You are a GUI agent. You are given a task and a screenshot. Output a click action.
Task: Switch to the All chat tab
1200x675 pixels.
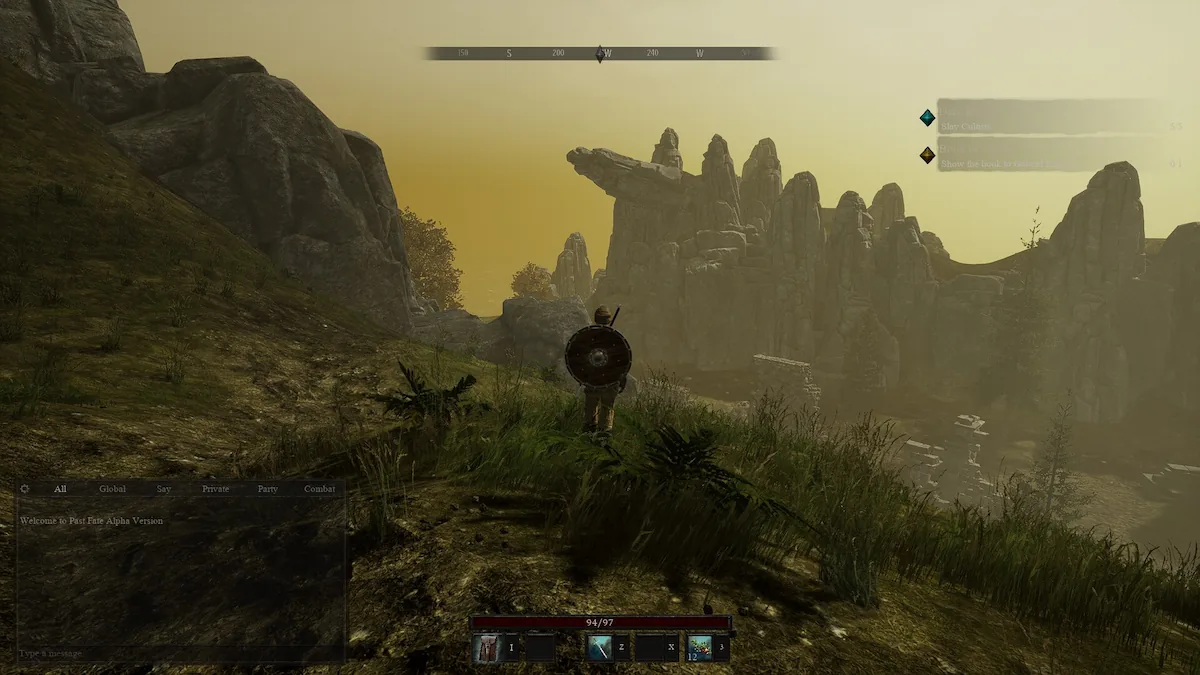pyautogui.click(x=60, y=489)
